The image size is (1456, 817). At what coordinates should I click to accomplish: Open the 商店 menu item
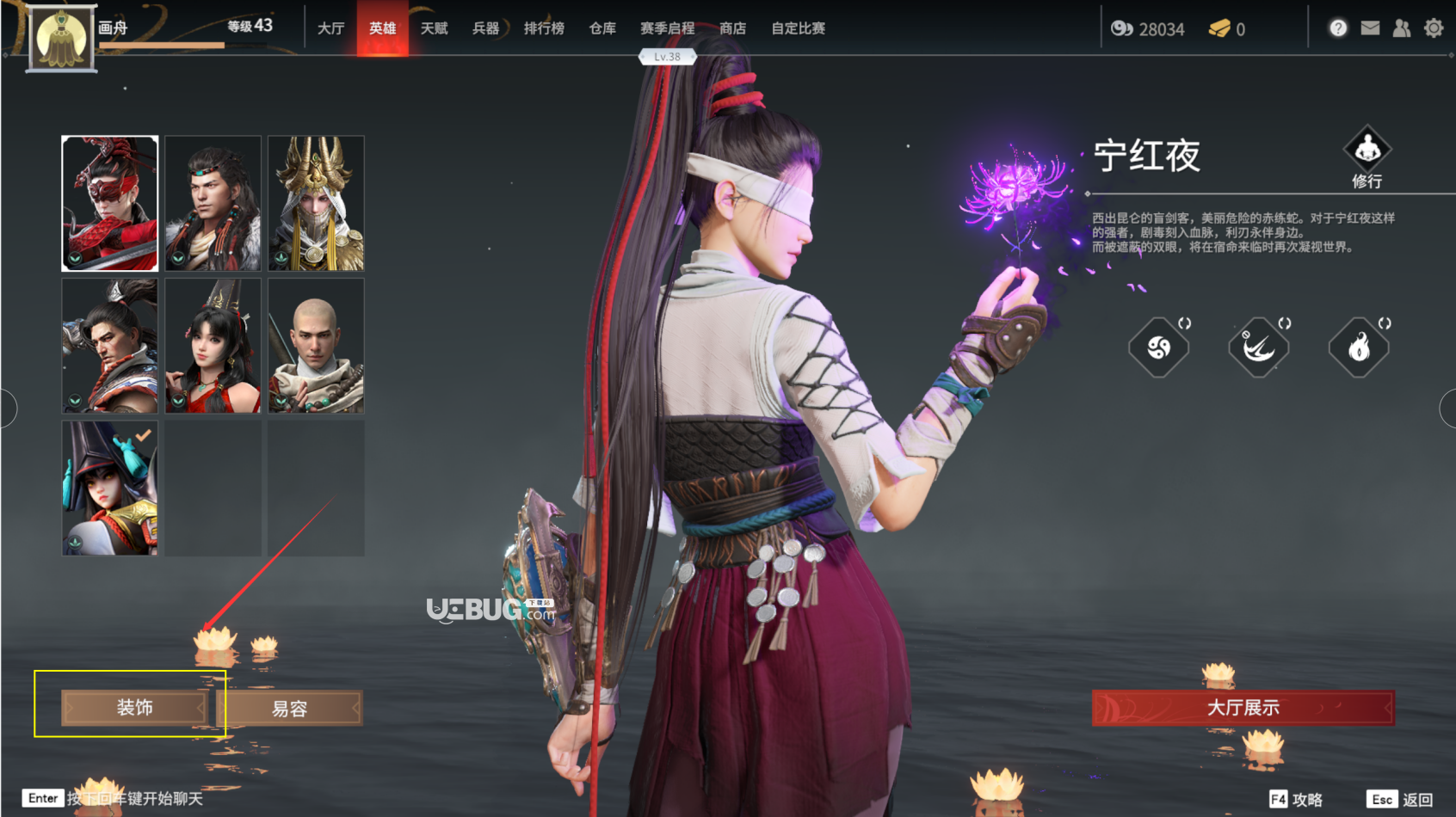[x=732, y=28]
